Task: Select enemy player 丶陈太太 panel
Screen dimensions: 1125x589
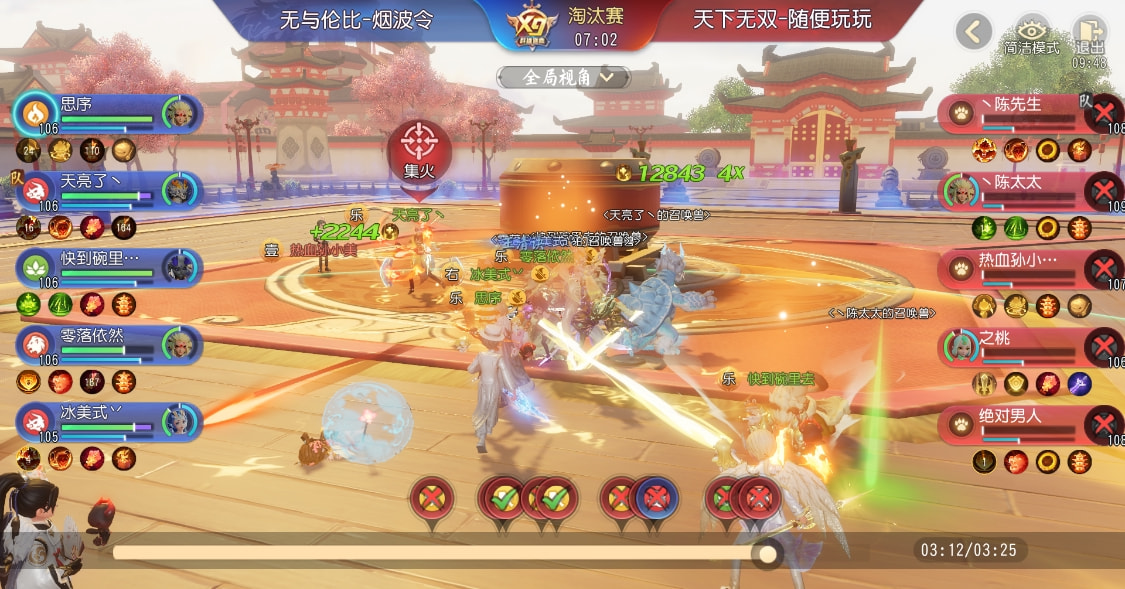Action: click(1020, 190)
